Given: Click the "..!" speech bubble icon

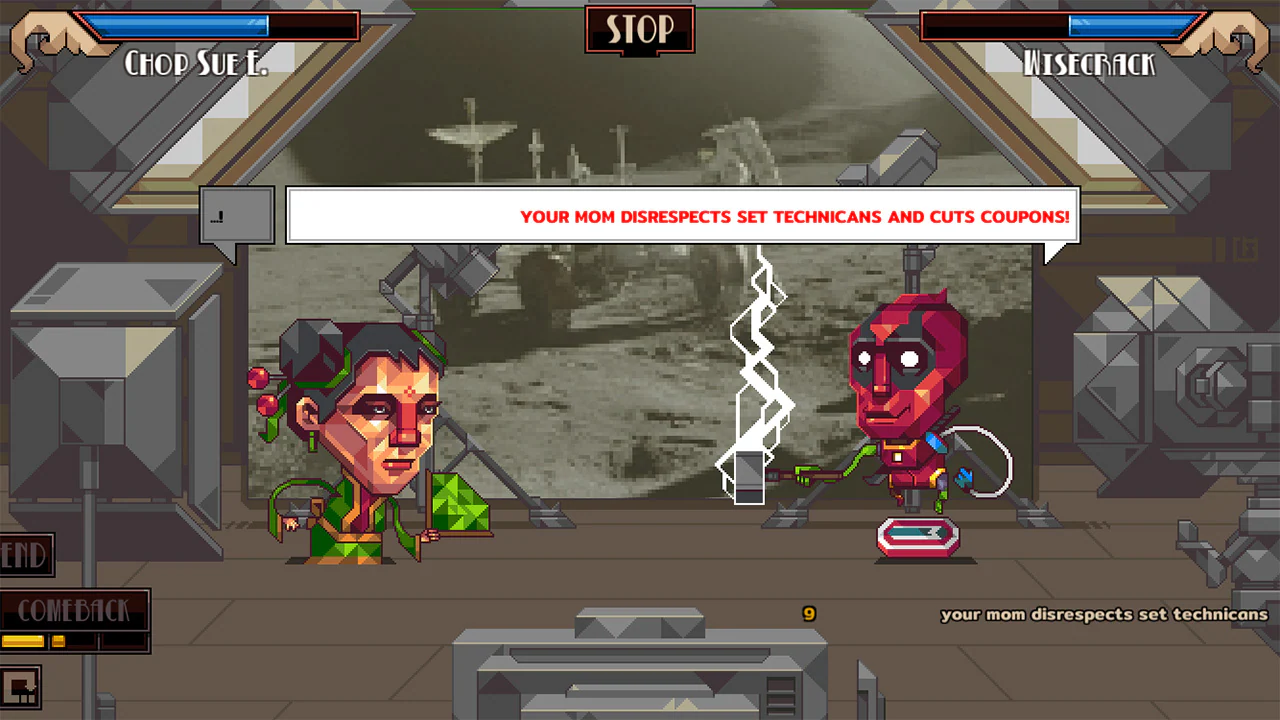Looking at the screenshot, I should (236, 212).
